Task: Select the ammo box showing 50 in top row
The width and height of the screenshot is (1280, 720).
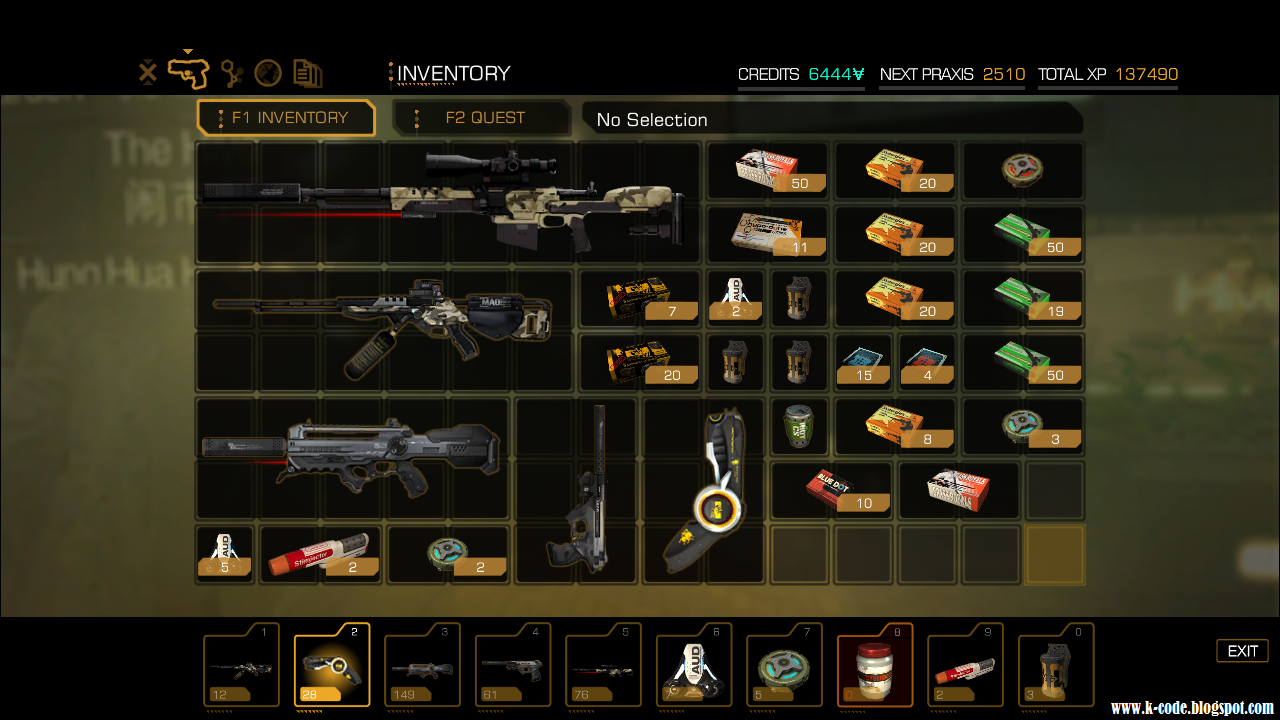Action: point(767,169)
